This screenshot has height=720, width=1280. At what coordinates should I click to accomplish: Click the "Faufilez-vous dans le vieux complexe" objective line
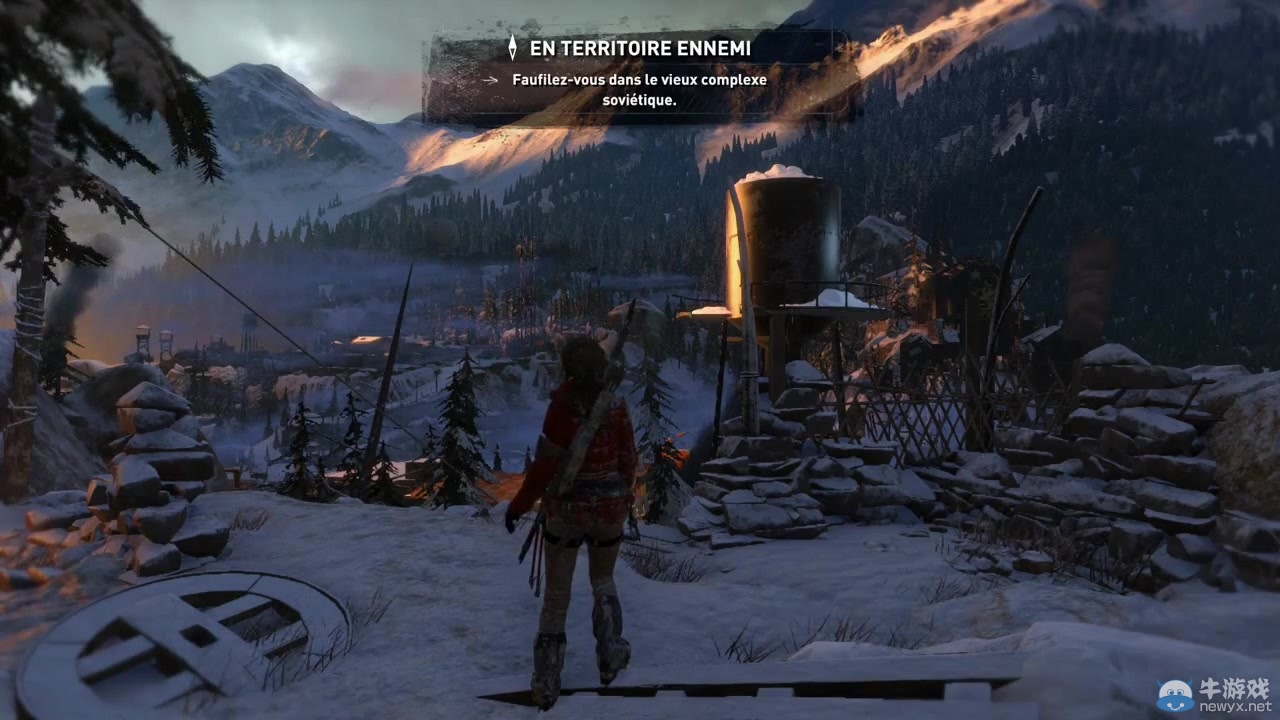(639, 80)
